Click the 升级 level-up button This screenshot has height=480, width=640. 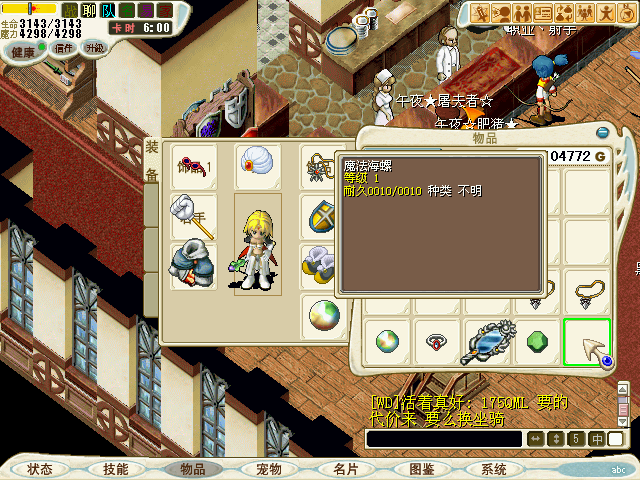coord(95,47)
